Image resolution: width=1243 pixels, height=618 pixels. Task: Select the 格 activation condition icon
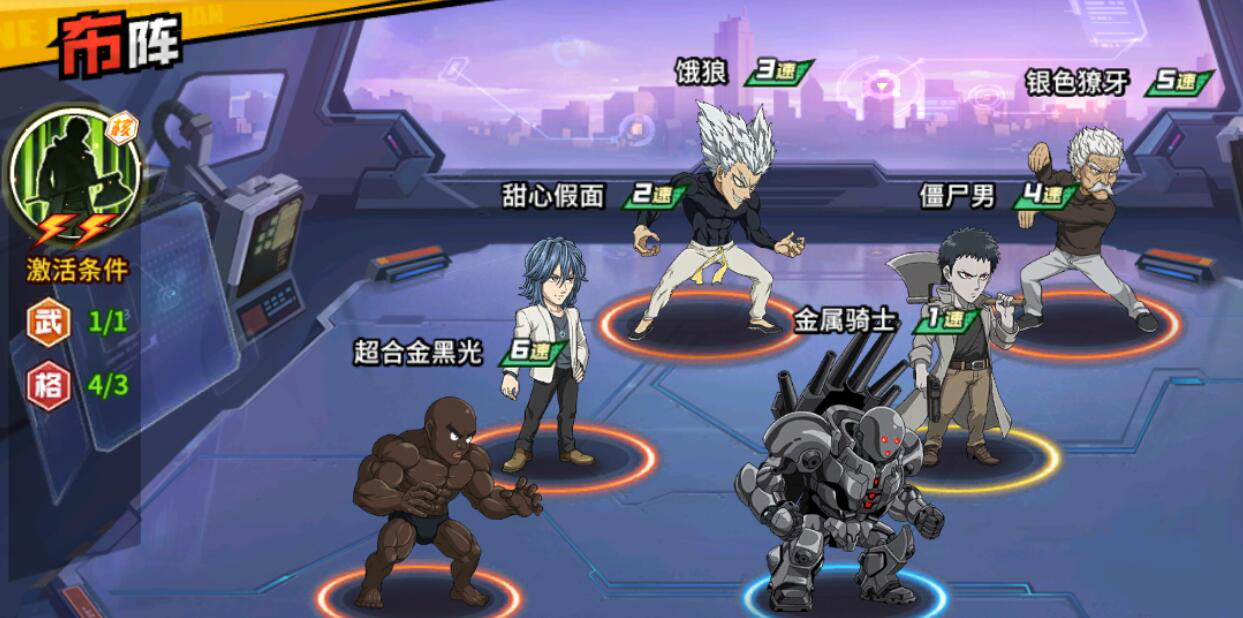click(x=48, y=385)
